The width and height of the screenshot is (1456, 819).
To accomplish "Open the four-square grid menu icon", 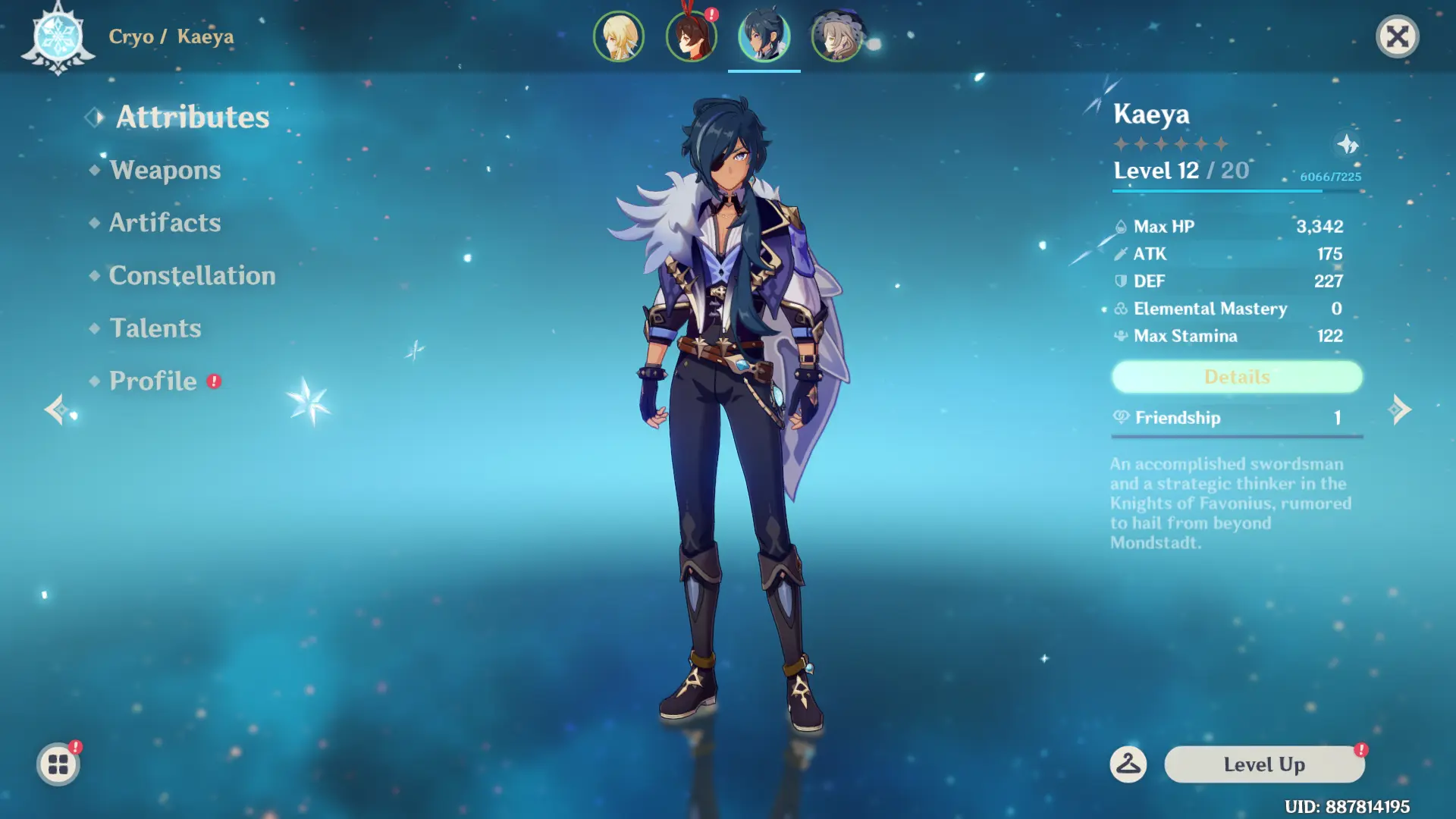I will point(58,764).
